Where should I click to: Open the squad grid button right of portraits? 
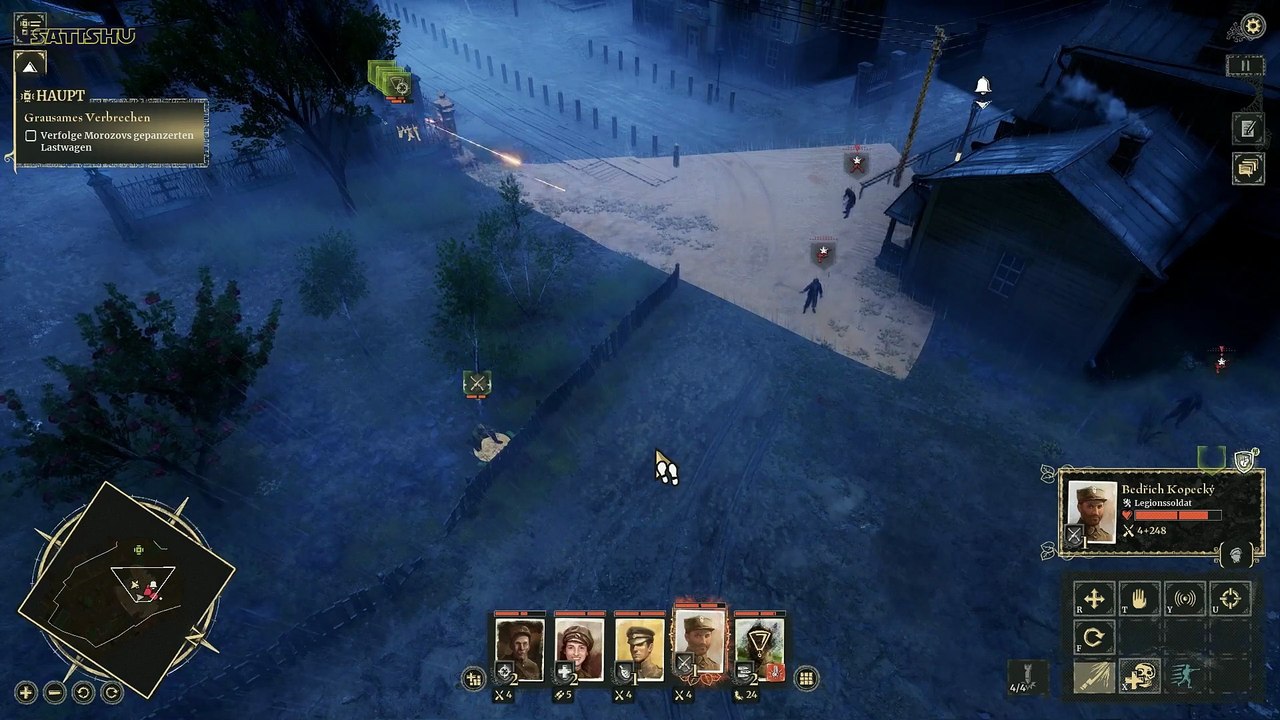point(806,679)
